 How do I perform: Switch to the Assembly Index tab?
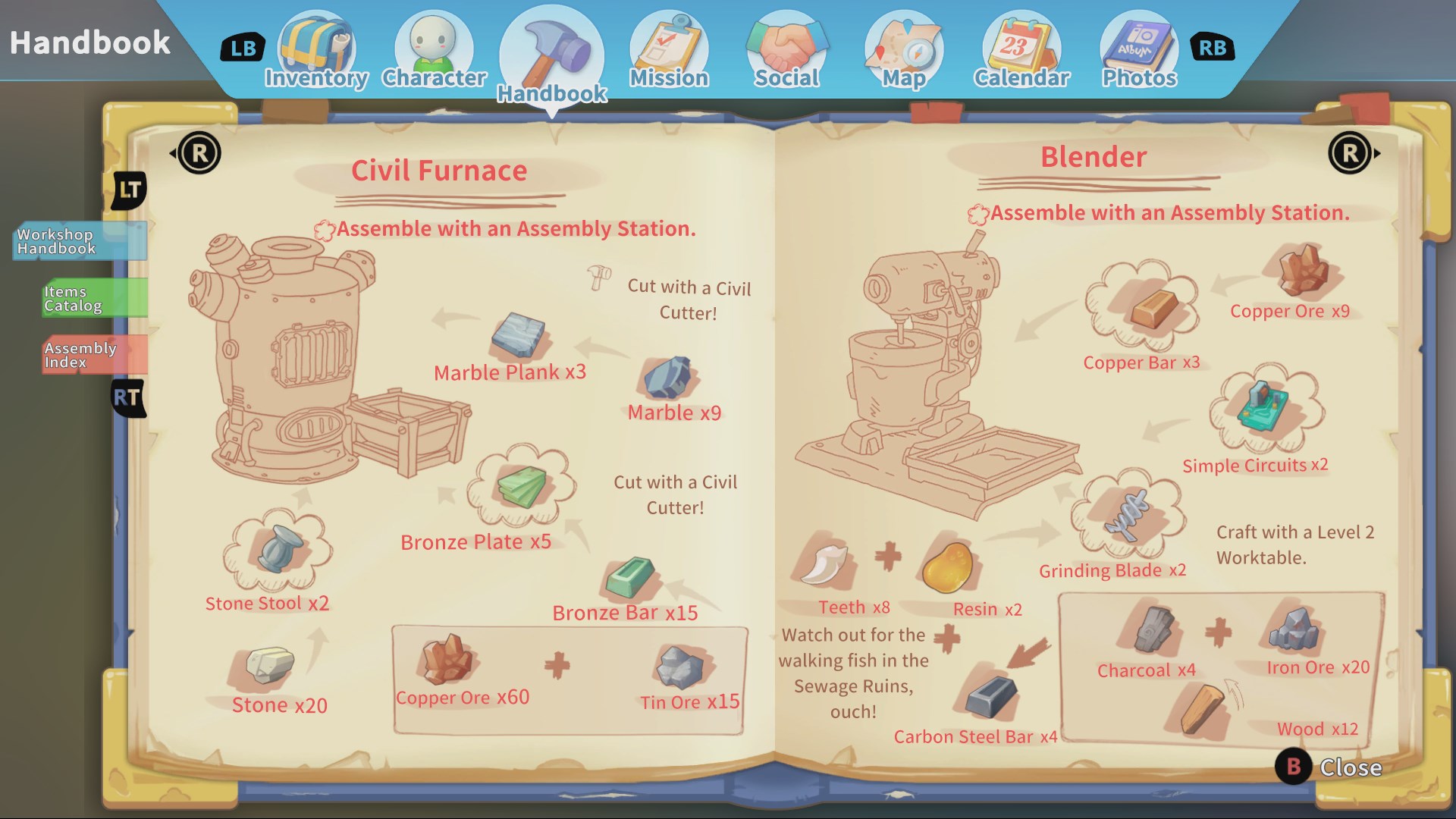[x=85, y=353]
